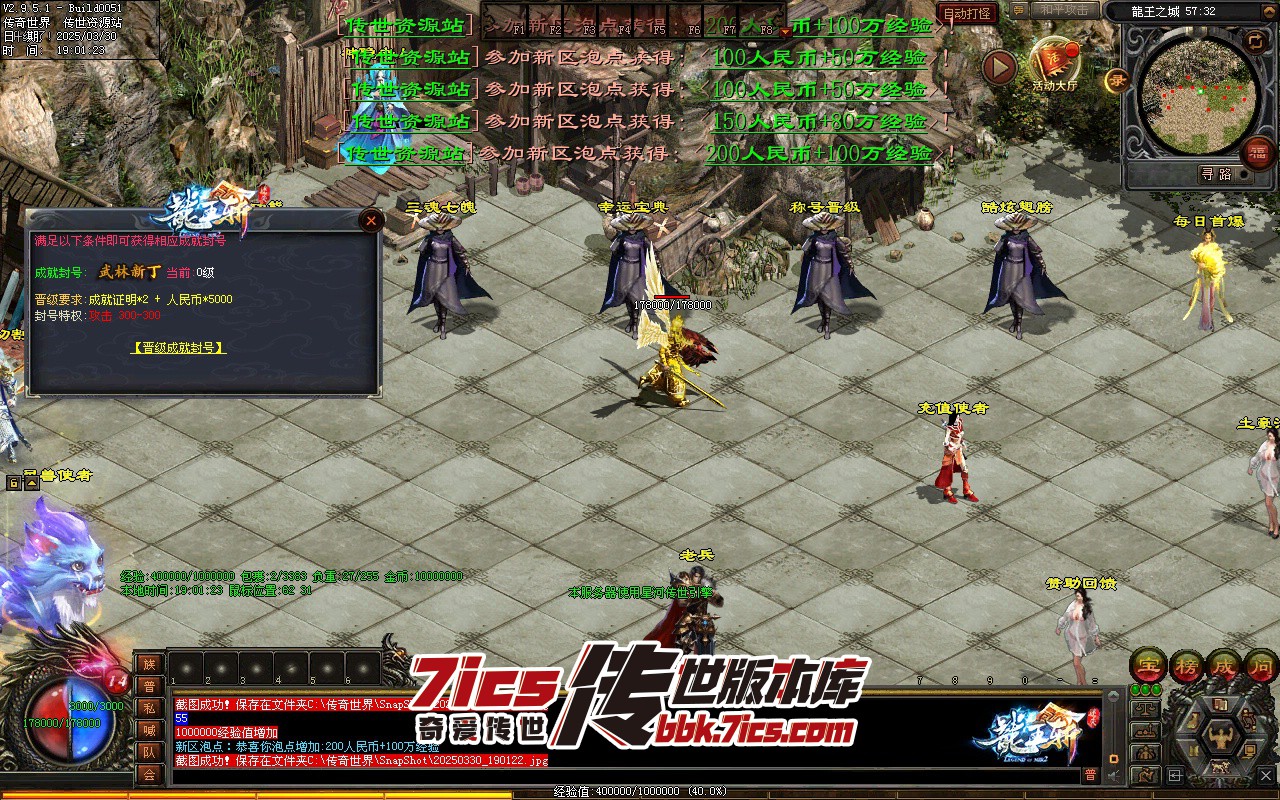
Task: Open the balance-scale trade icon
Action: [1148, 709]
